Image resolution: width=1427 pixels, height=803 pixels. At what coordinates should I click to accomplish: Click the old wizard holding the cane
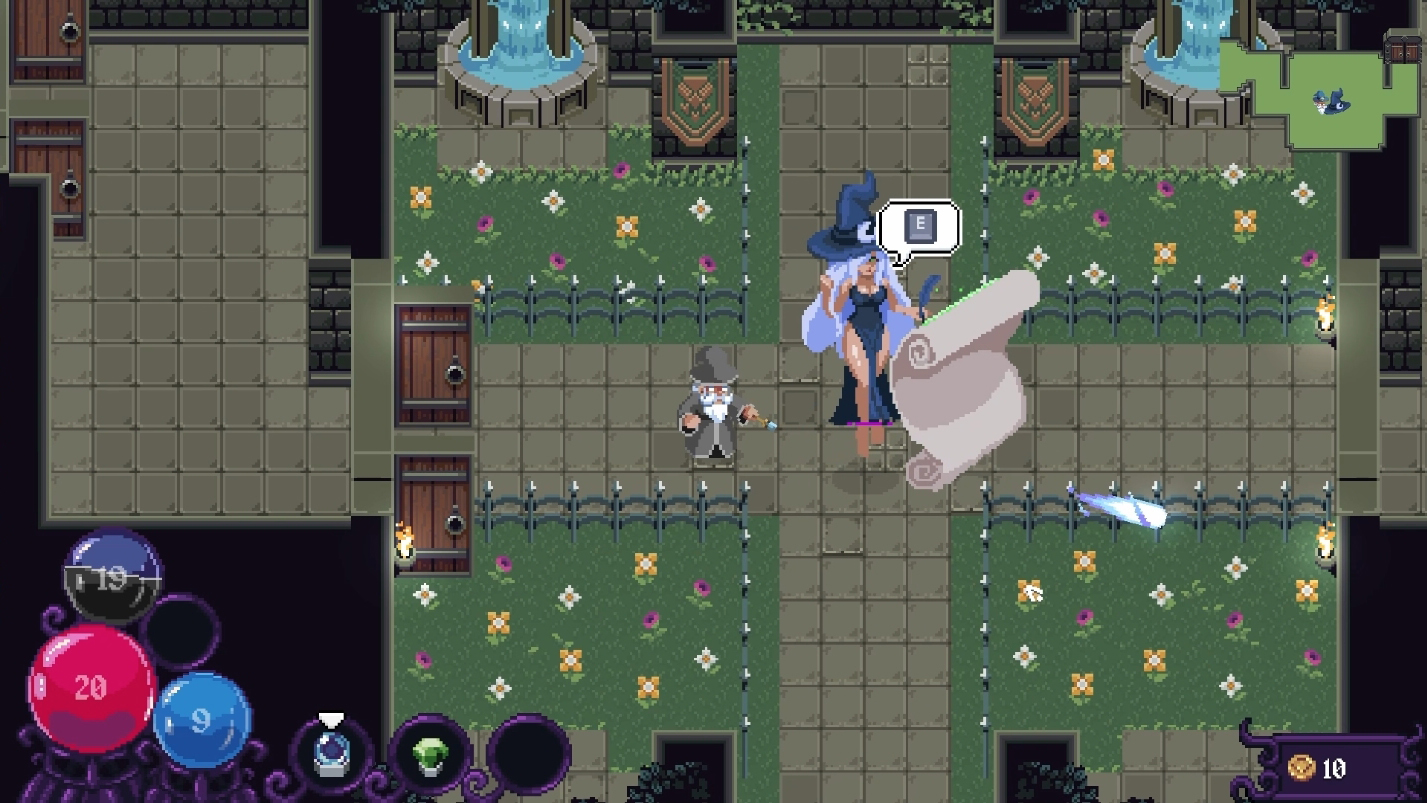[x=713, y=412]
